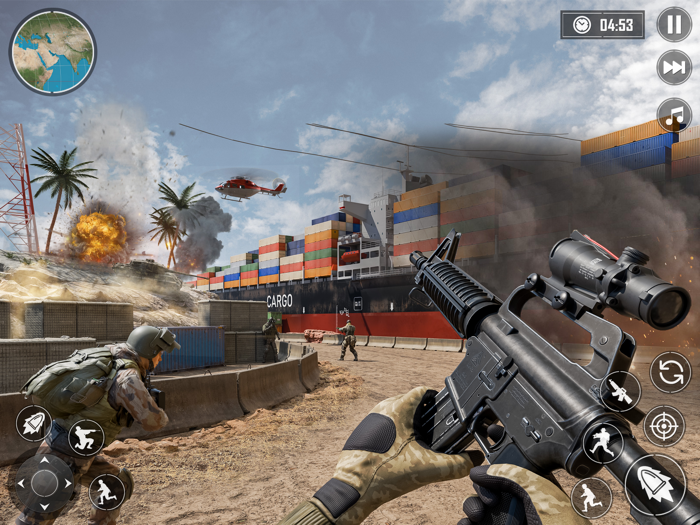Toggle the music note button
The height and width of the screenshot is (525, 700).
click(674, 115)
